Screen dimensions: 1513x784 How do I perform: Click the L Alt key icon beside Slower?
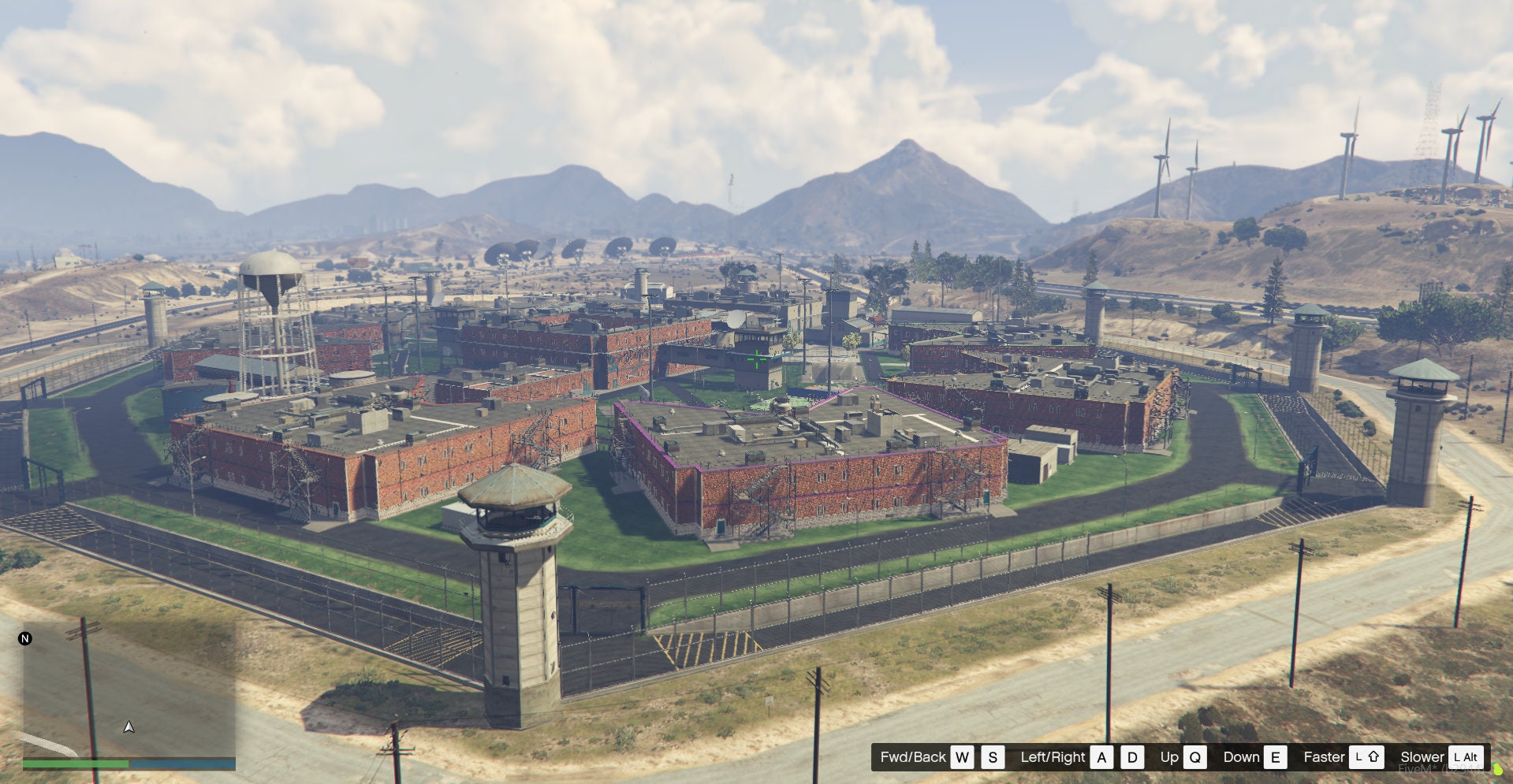(1464, 756)
